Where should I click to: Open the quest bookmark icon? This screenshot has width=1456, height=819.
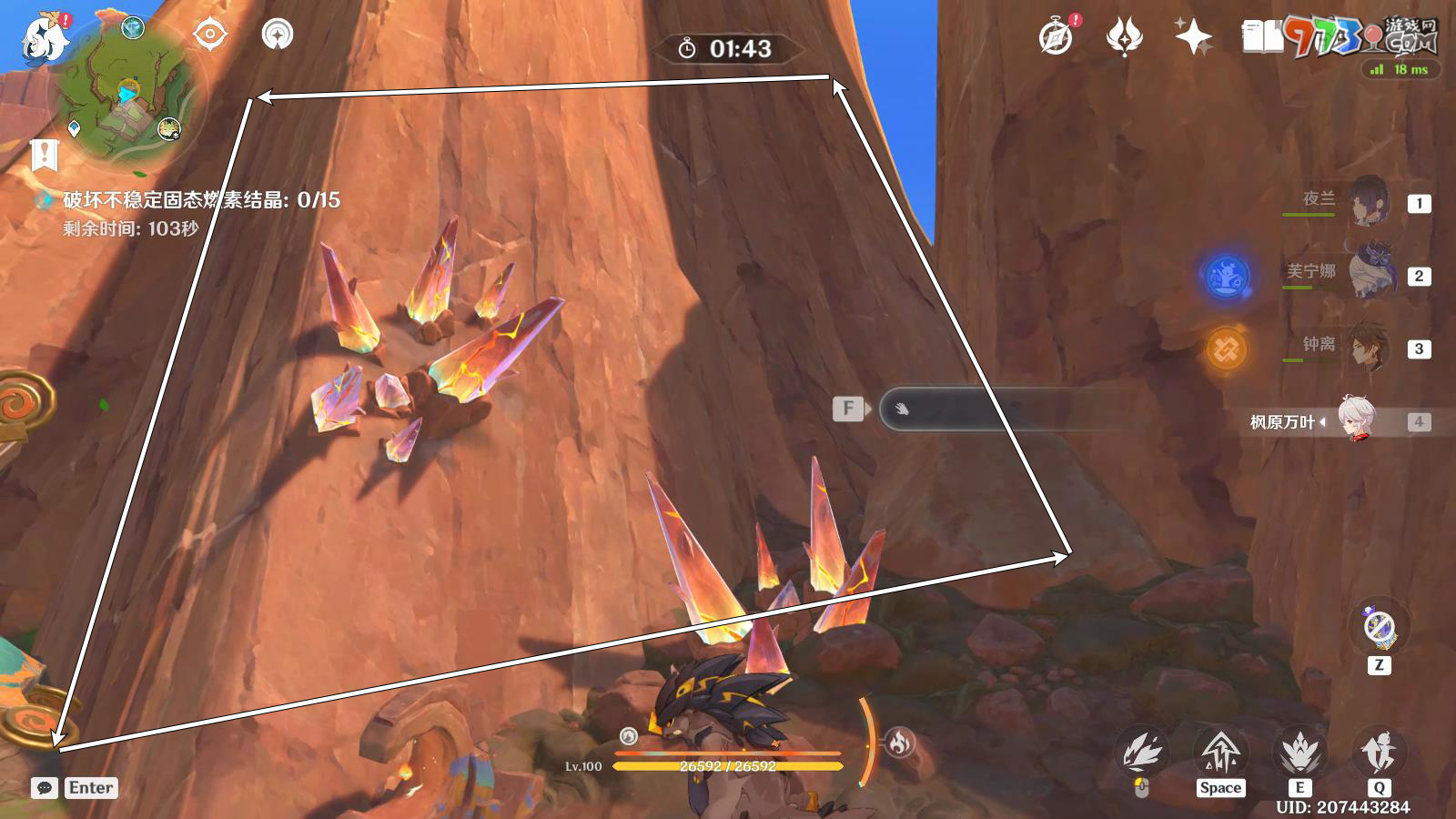pyautogui.click(x=44, y=156)
